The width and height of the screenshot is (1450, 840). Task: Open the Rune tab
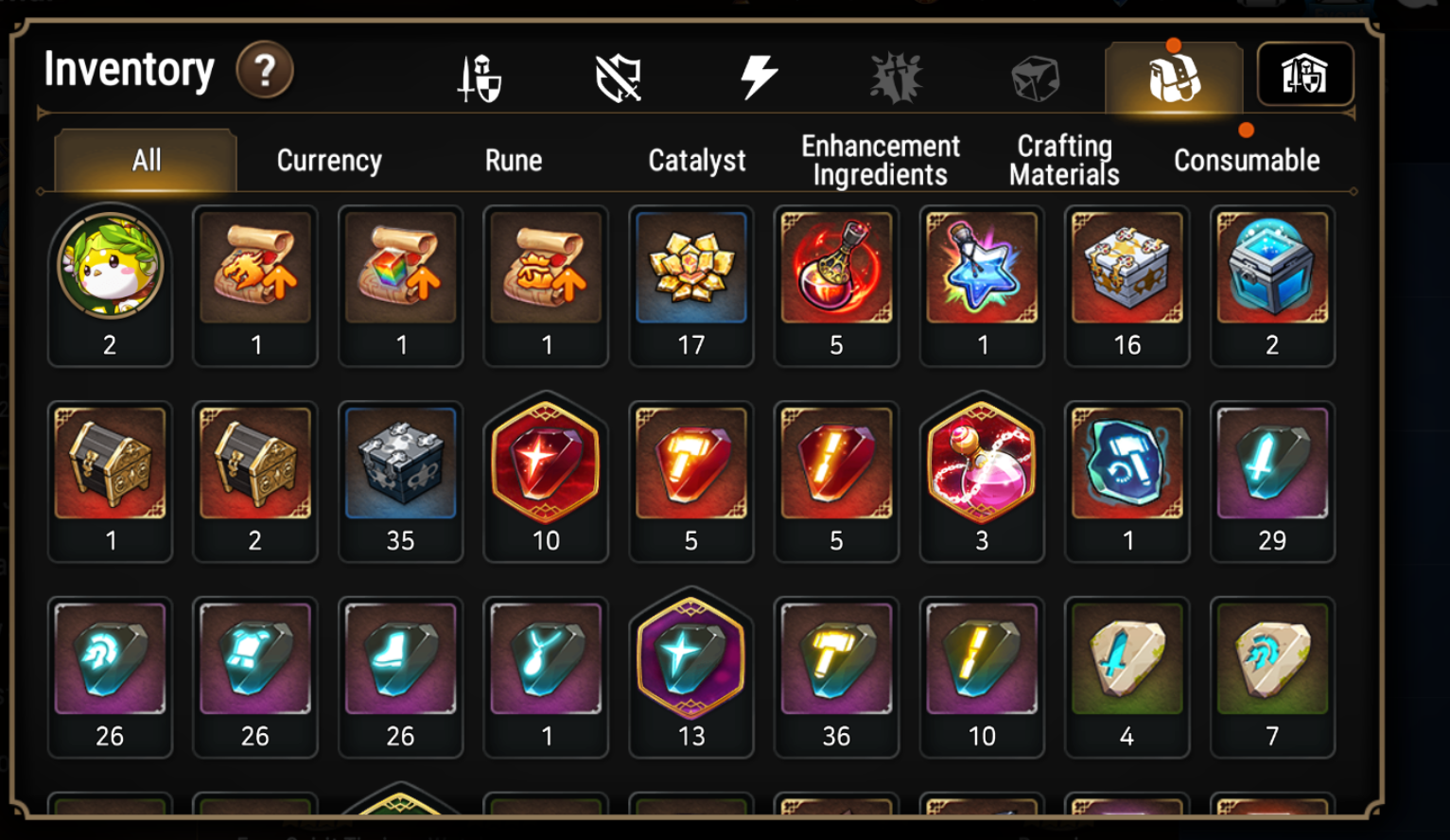tap(514, 160)
